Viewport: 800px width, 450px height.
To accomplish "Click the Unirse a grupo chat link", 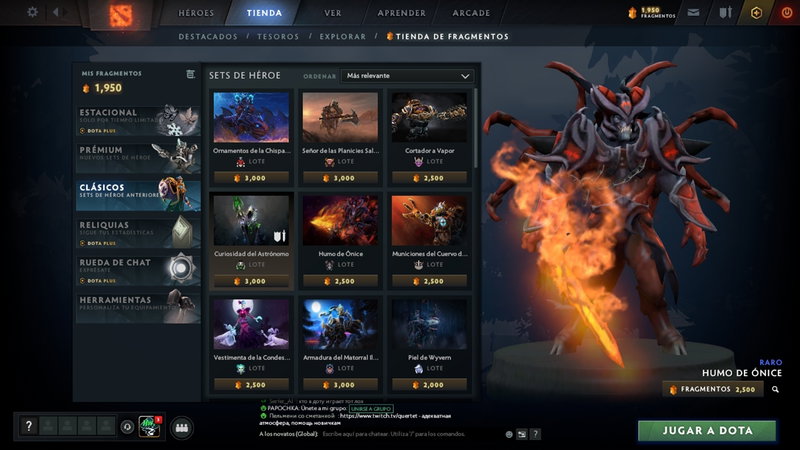I will (x=369, y=409).
